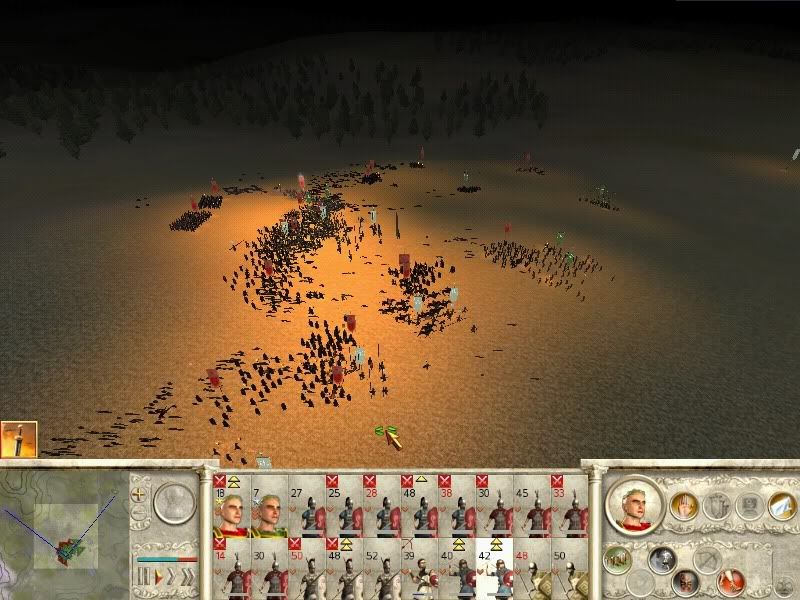
Task: Click the red face mask ability button
Action: click(x=687, y=582)
